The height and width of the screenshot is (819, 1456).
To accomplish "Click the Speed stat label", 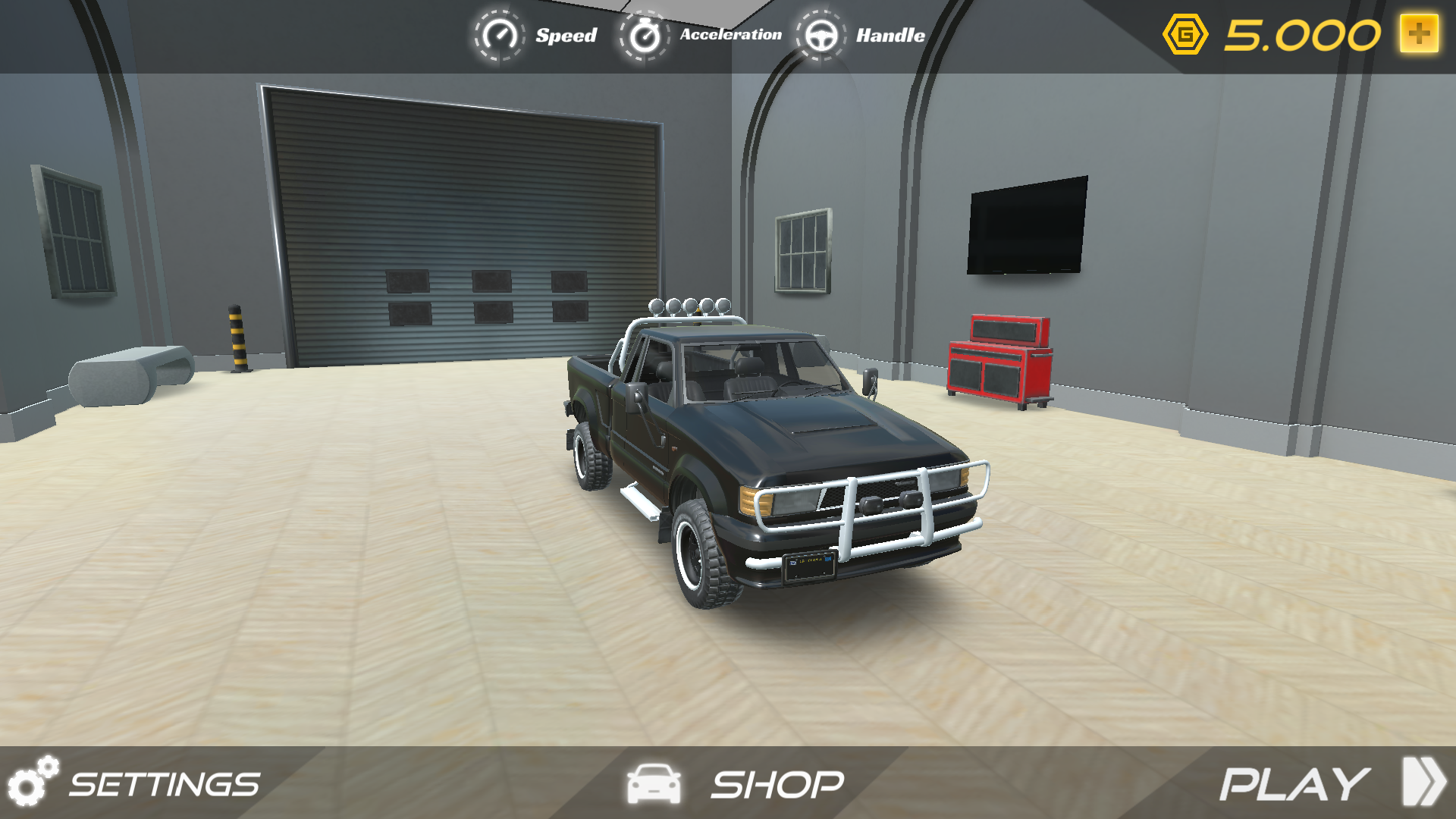I will [566, 35].
